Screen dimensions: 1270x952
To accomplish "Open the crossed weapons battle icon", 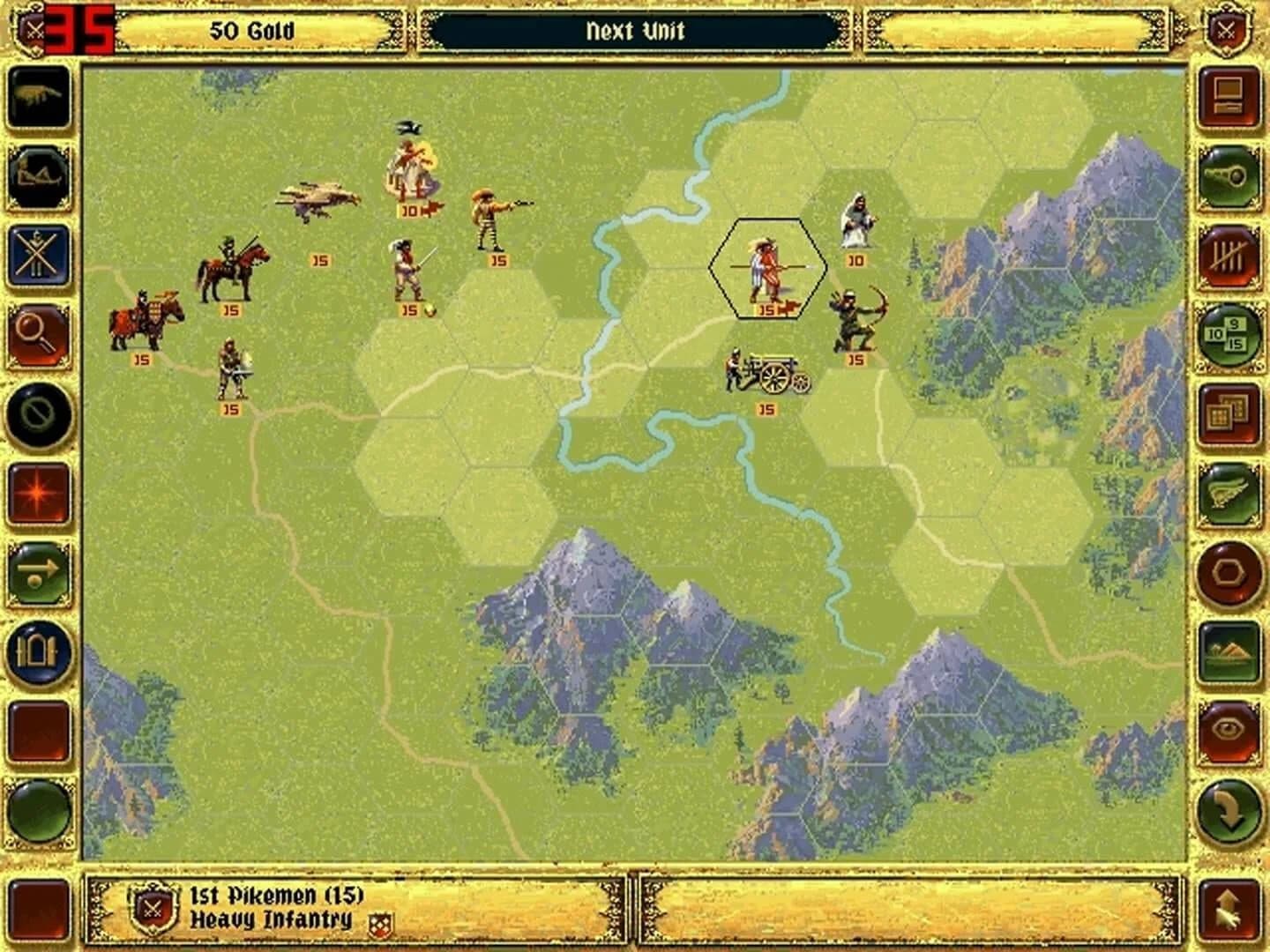I will point(38,249).
